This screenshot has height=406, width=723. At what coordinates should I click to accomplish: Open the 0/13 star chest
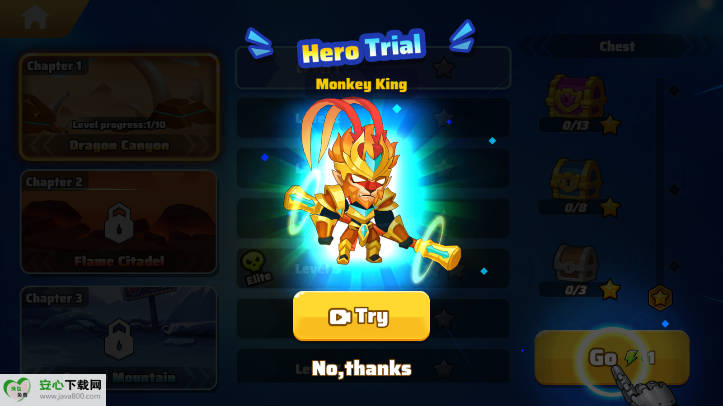tap(575, 99)
